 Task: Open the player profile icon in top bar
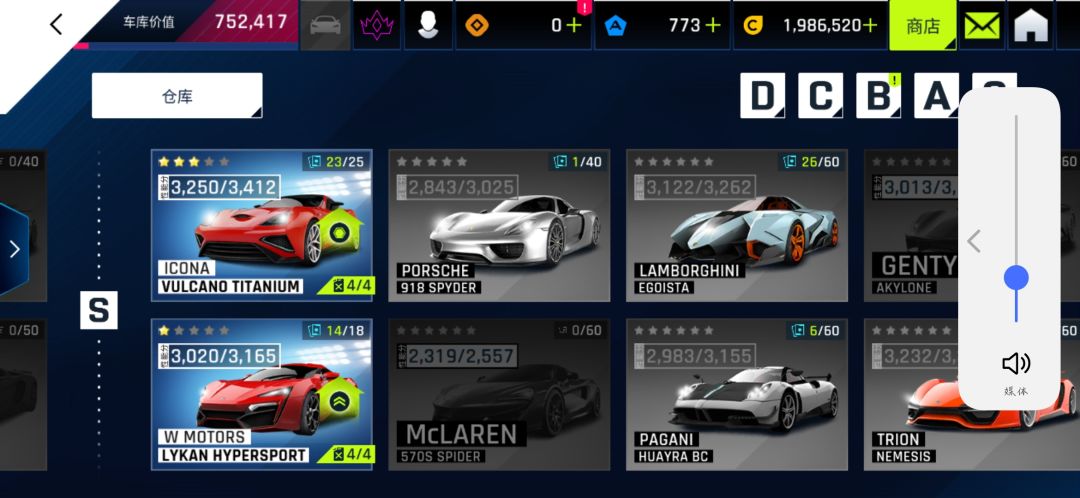coord(428,26)
